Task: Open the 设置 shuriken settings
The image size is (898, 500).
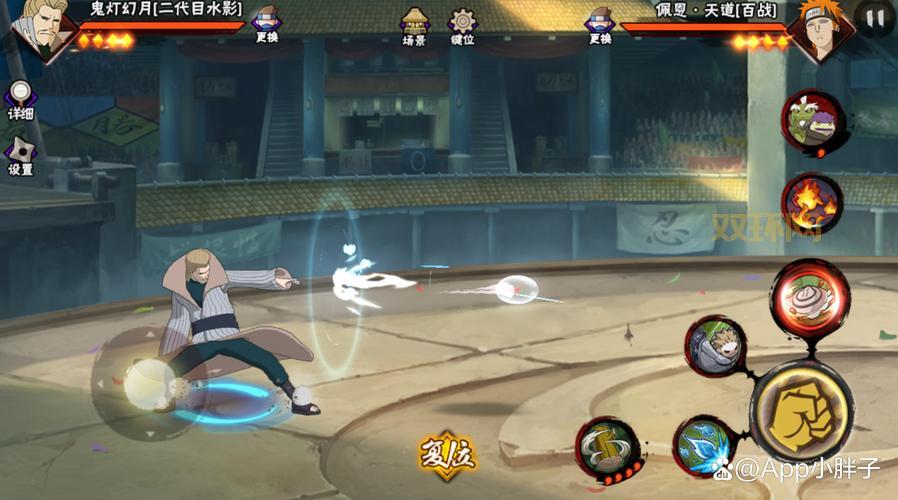Action: (x=20, y=157)
